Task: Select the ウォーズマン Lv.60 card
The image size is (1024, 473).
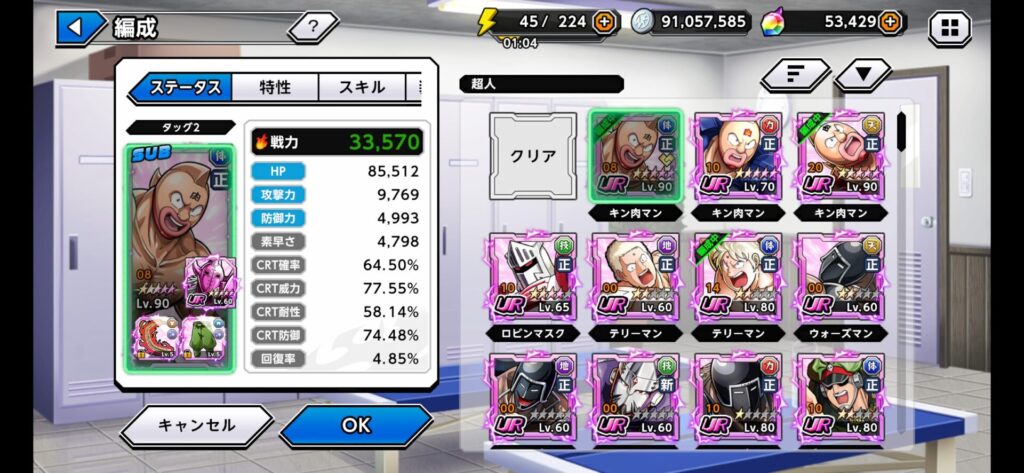Action: [839, 277]
